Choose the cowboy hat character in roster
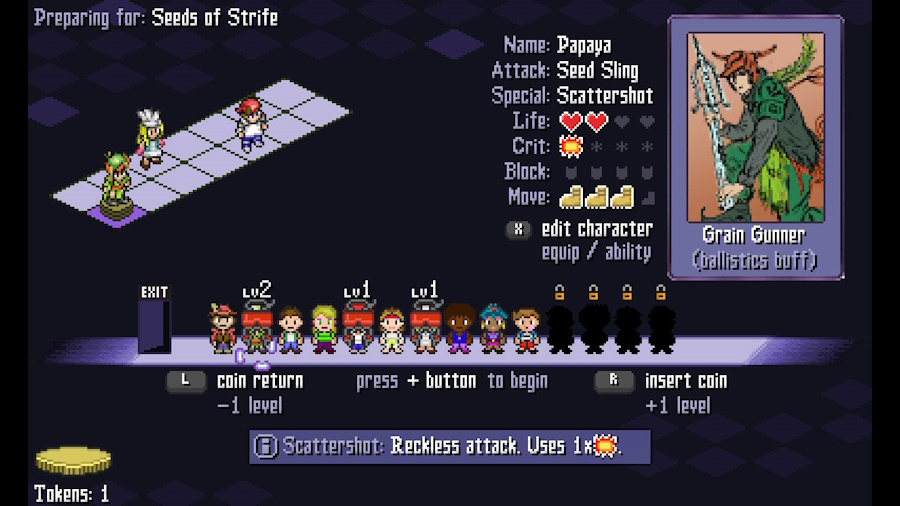The height and width of the screenshot is (506, 900). coord(223,329)
